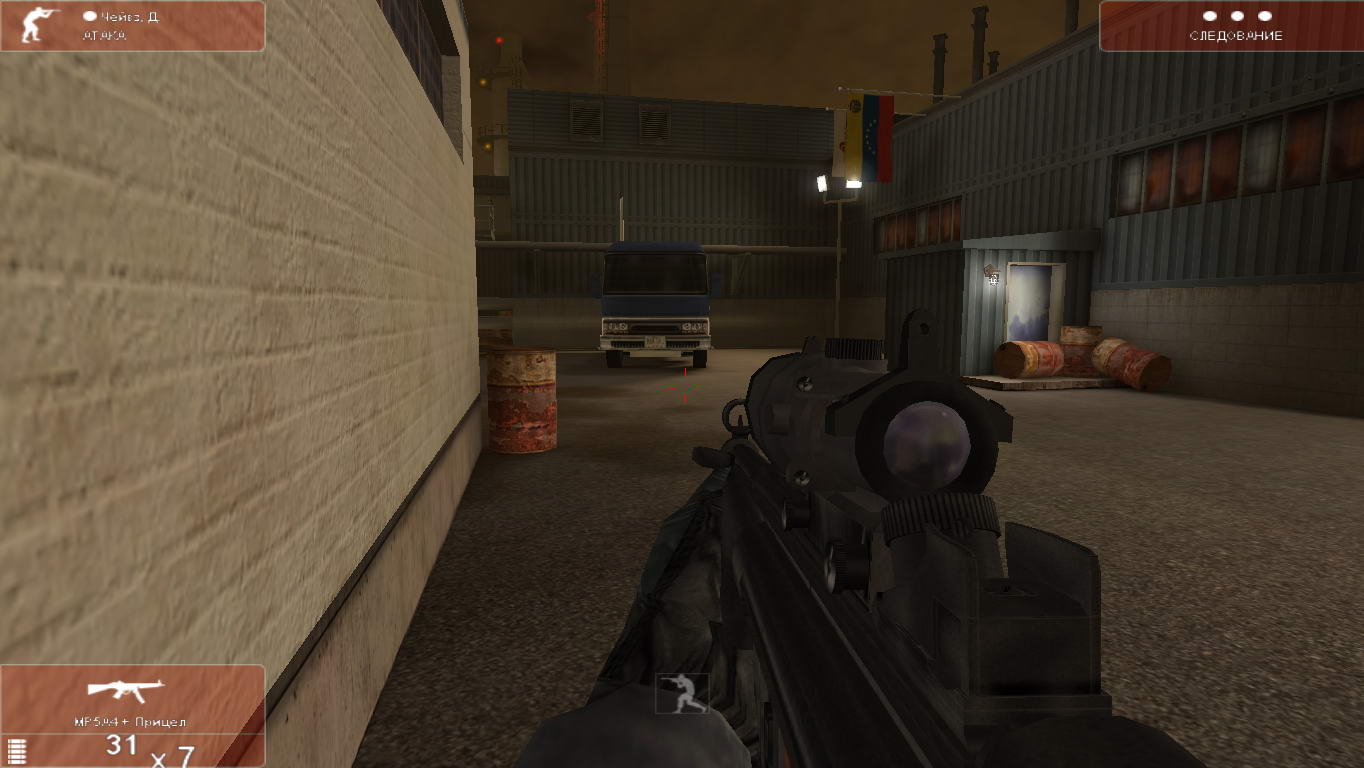1364x768 pixels.
Task: Click the fire mode bullets icon
Action: coord(15,751)
